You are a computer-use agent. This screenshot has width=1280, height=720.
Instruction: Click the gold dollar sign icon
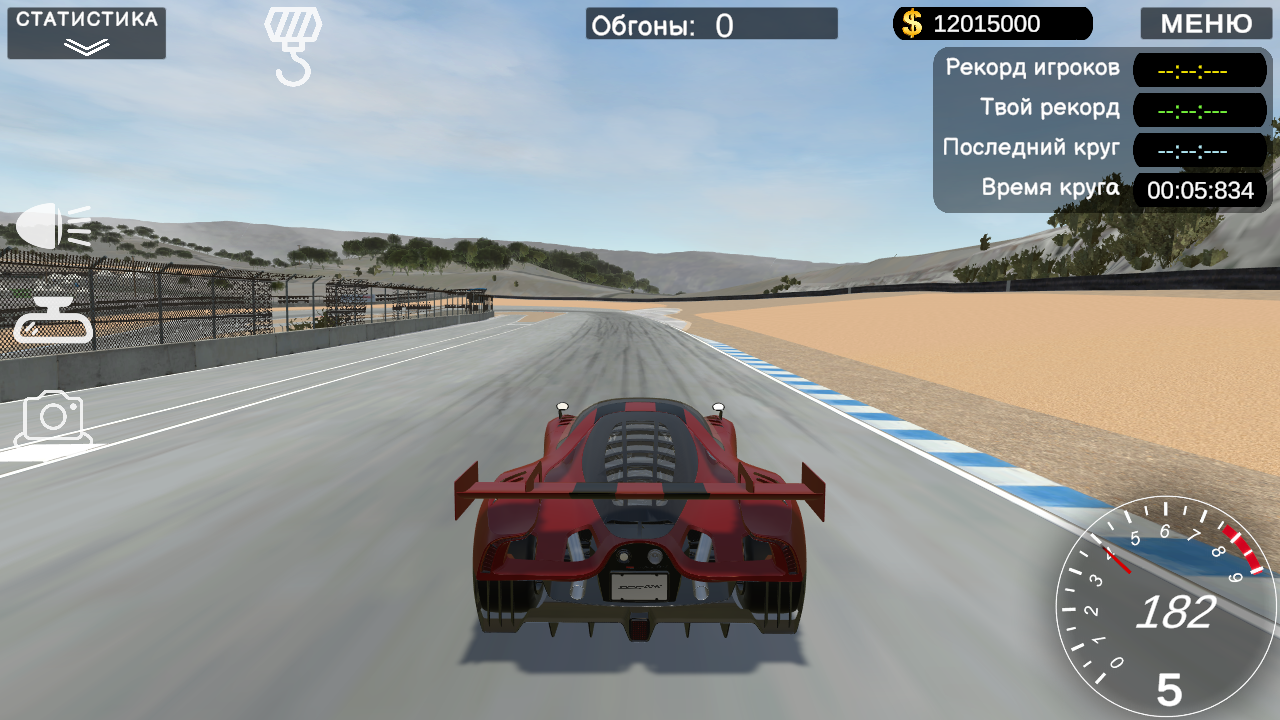(910, 23)
